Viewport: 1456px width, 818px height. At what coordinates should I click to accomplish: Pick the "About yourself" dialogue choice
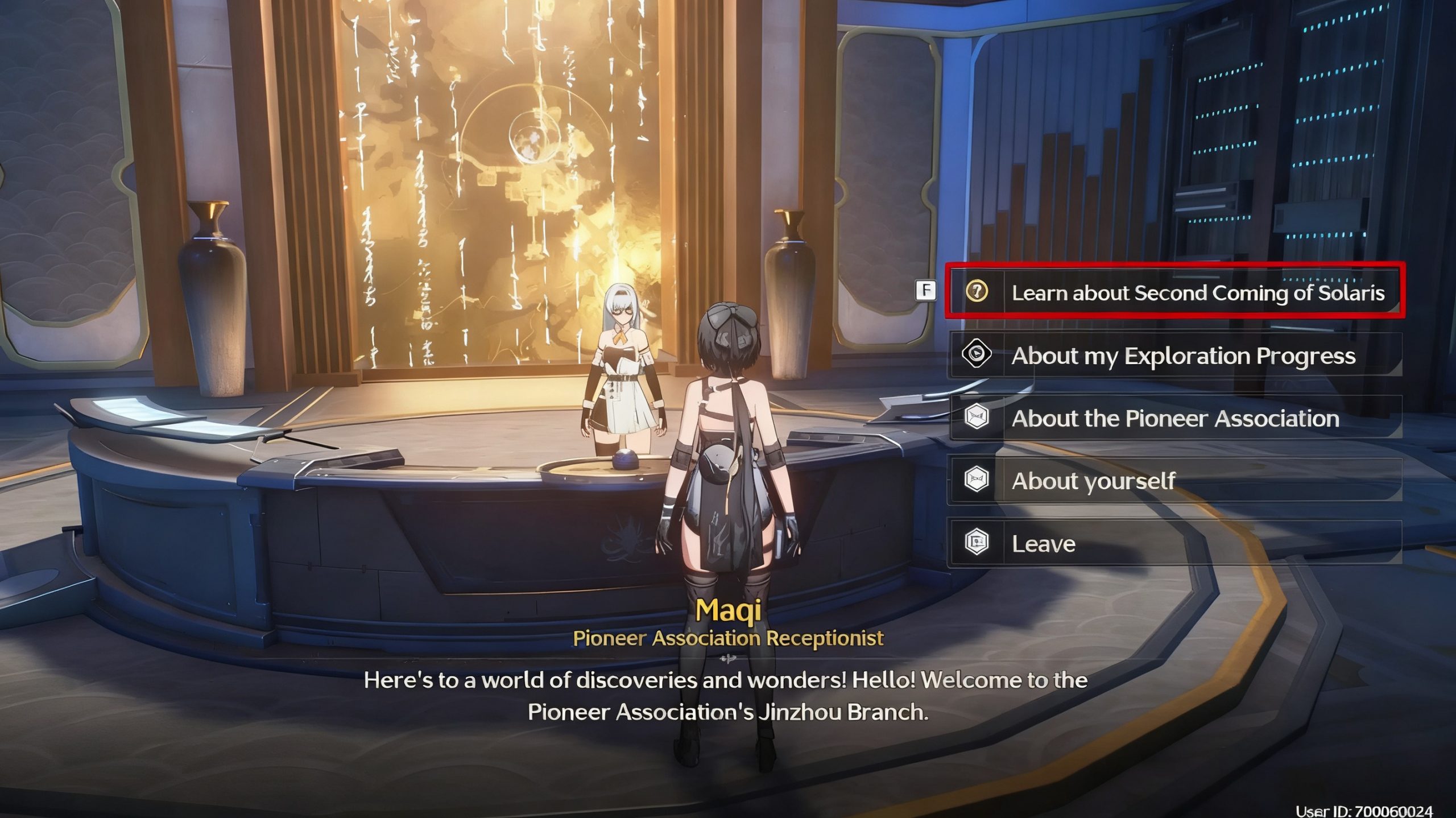click(1174, 481)
